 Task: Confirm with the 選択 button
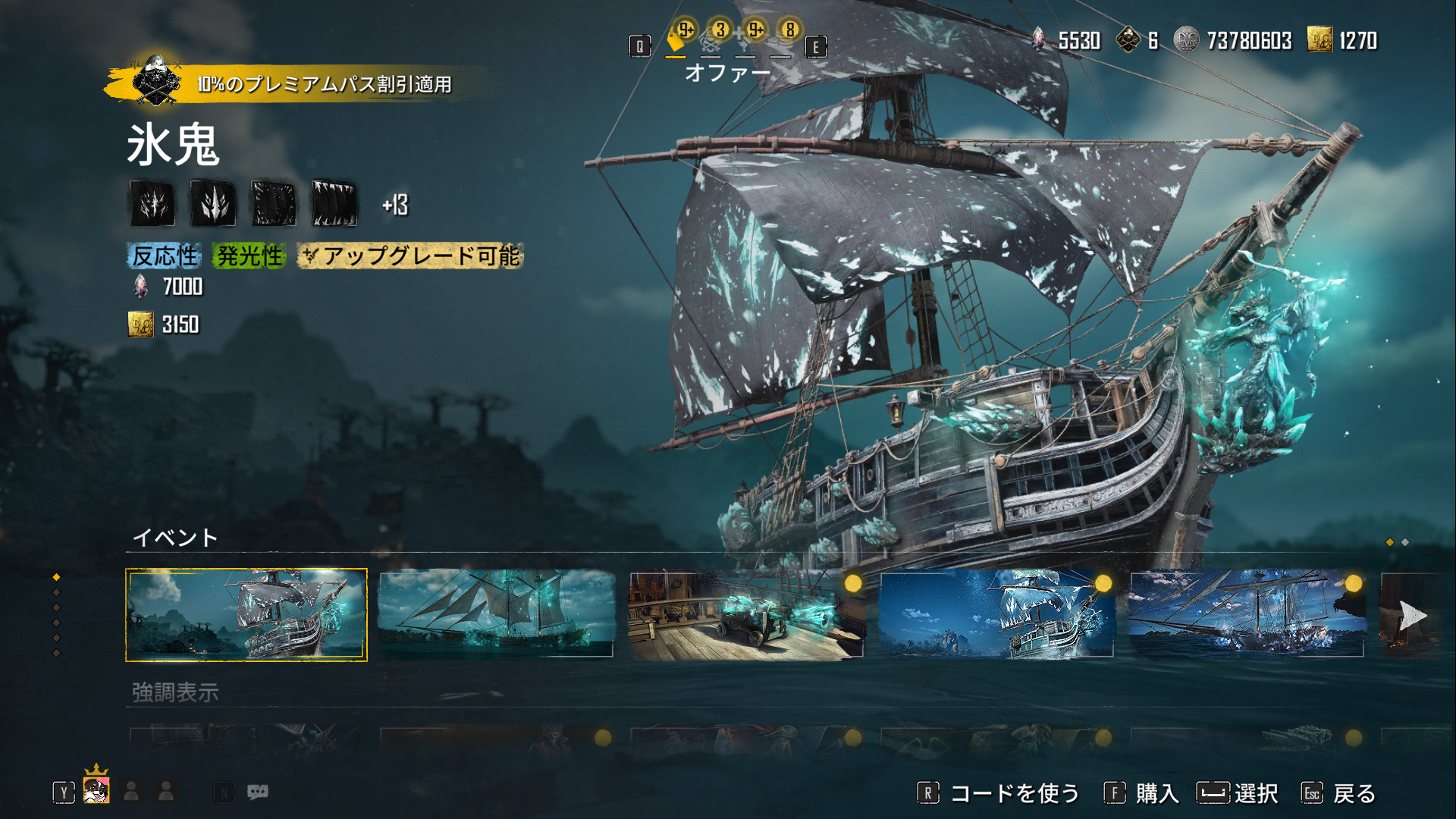click(x=1238, y=793)
